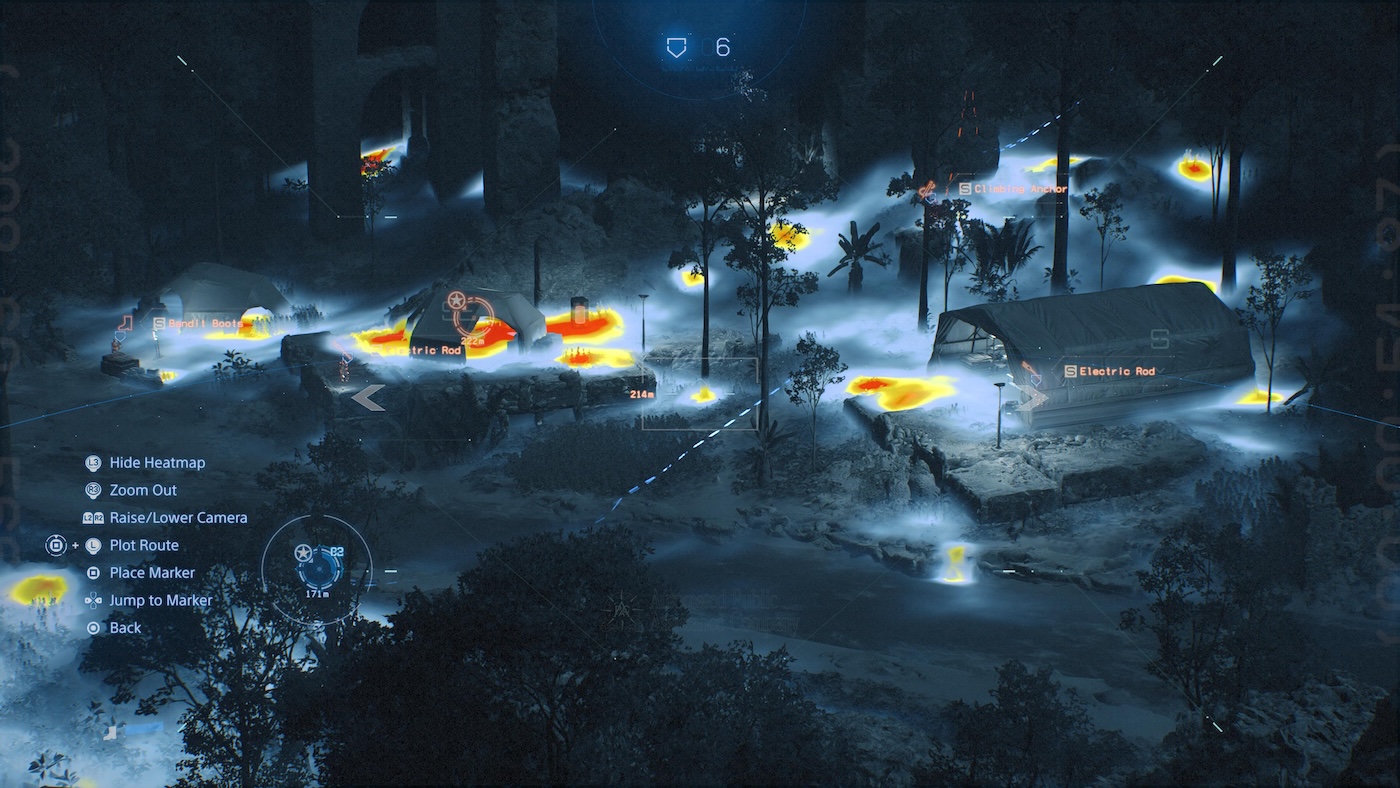Toggle the Hide Heatmap option

click(156, 463)
